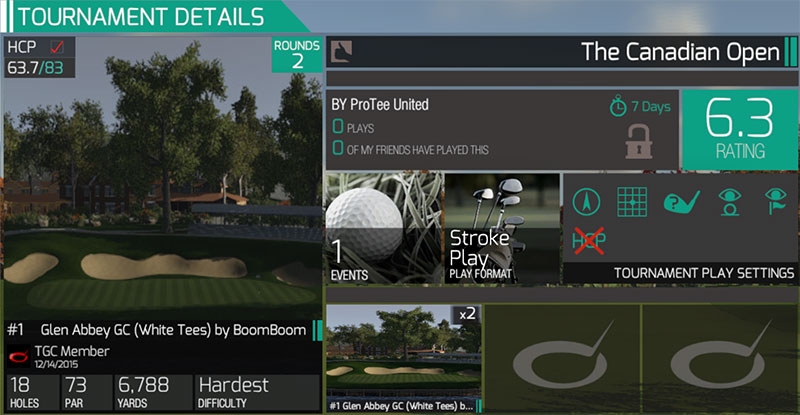Click the padlock icon
The width and height of the screenshot is (800, 415).
point(638,141)
